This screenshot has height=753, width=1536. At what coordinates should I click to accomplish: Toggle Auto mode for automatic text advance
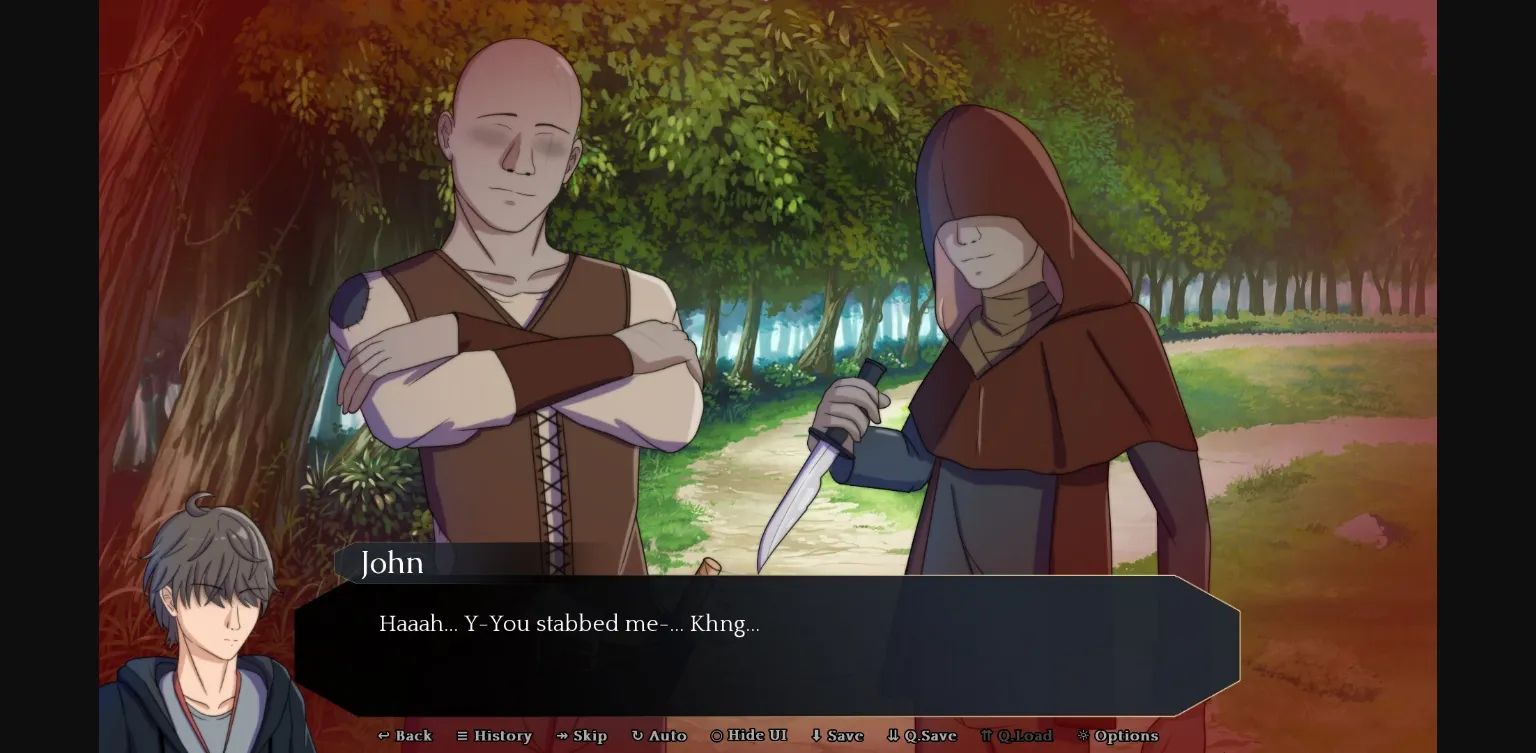coord(660,736)
